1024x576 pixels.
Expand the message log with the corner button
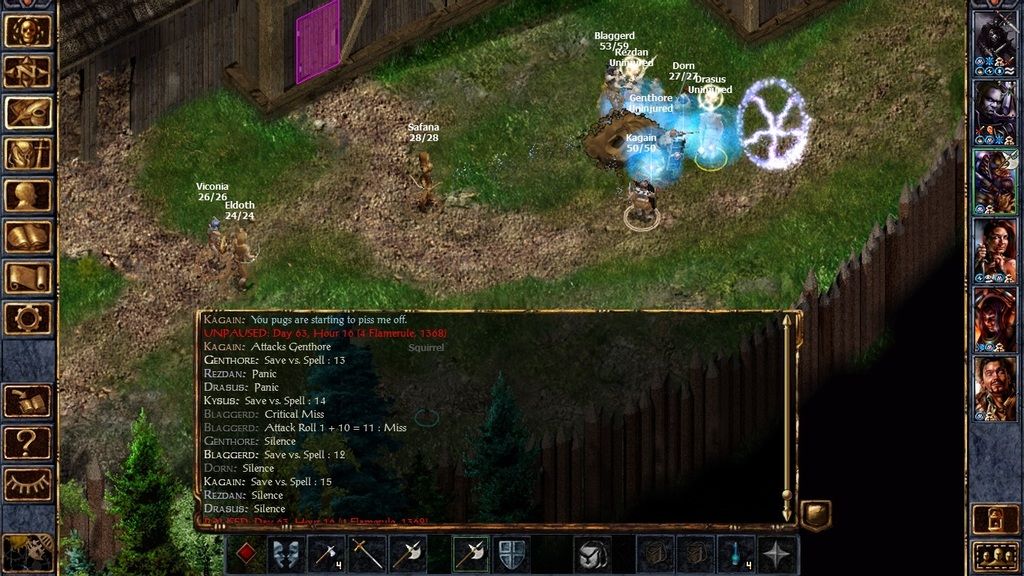tap(815, 515)
